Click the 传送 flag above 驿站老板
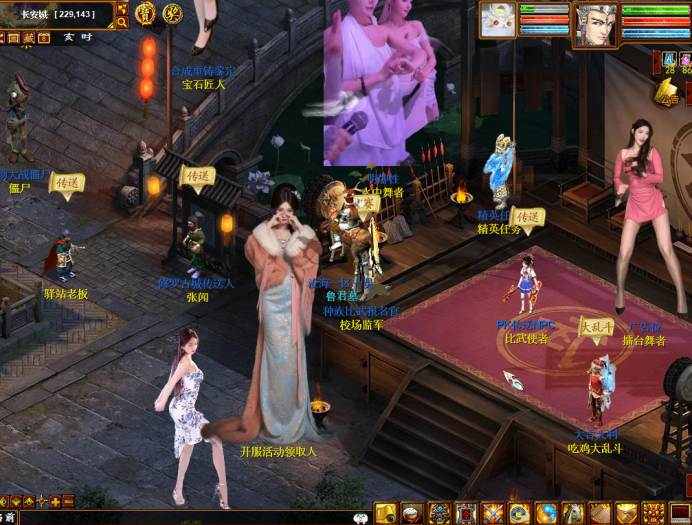The height and width of the screenshot is (525, 692). [x=67, y=183]
